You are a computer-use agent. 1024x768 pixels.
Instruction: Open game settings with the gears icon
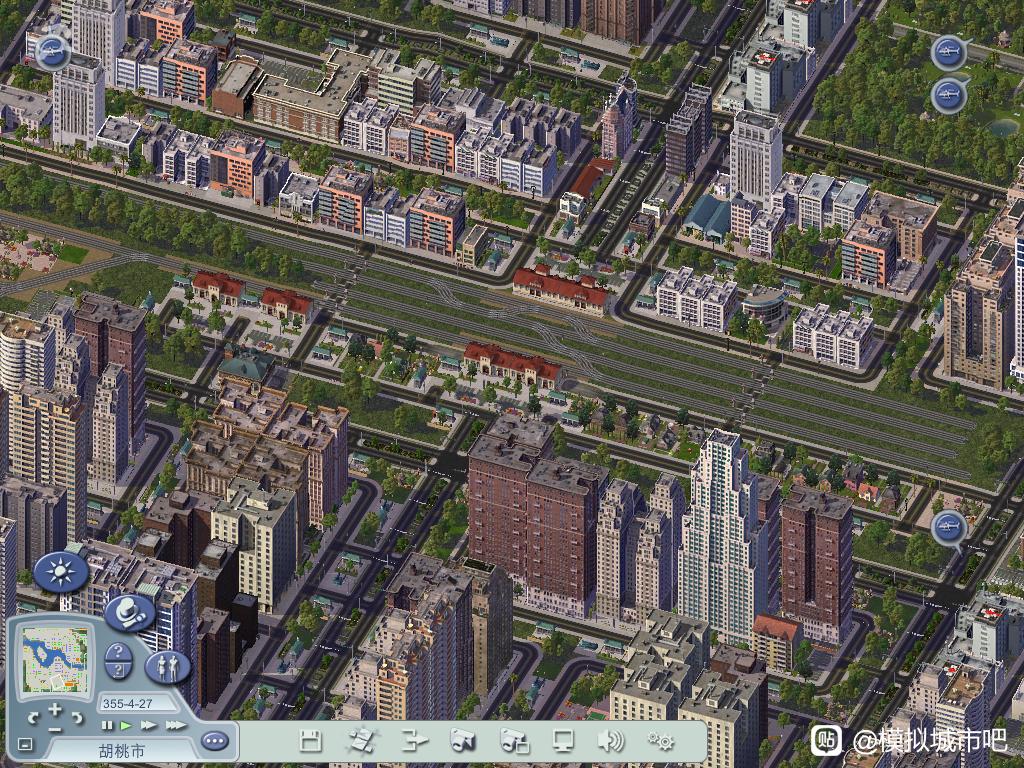click(x=660, y=741)
